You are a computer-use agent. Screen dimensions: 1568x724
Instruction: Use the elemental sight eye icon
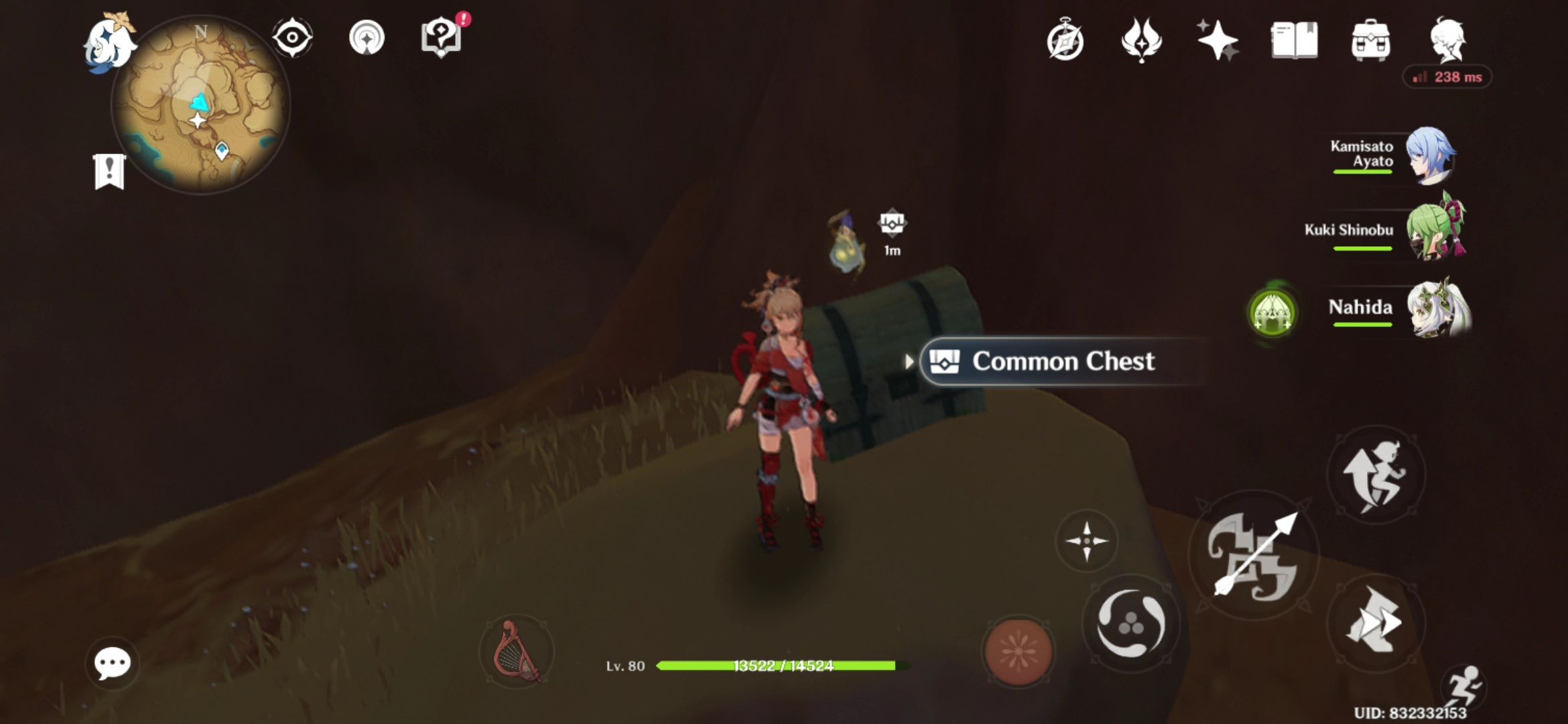(x=291, y=38)
